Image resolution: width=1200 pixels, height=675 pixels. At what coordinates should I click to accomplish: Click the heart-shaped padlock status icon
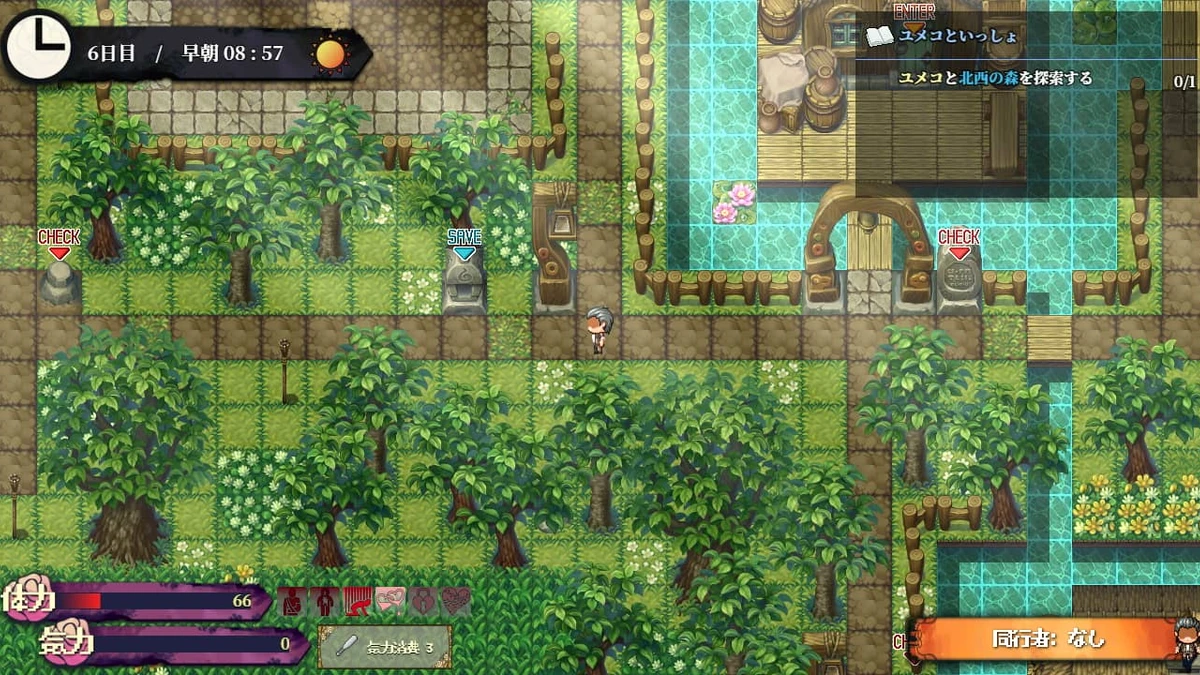[x=424, y=602]
